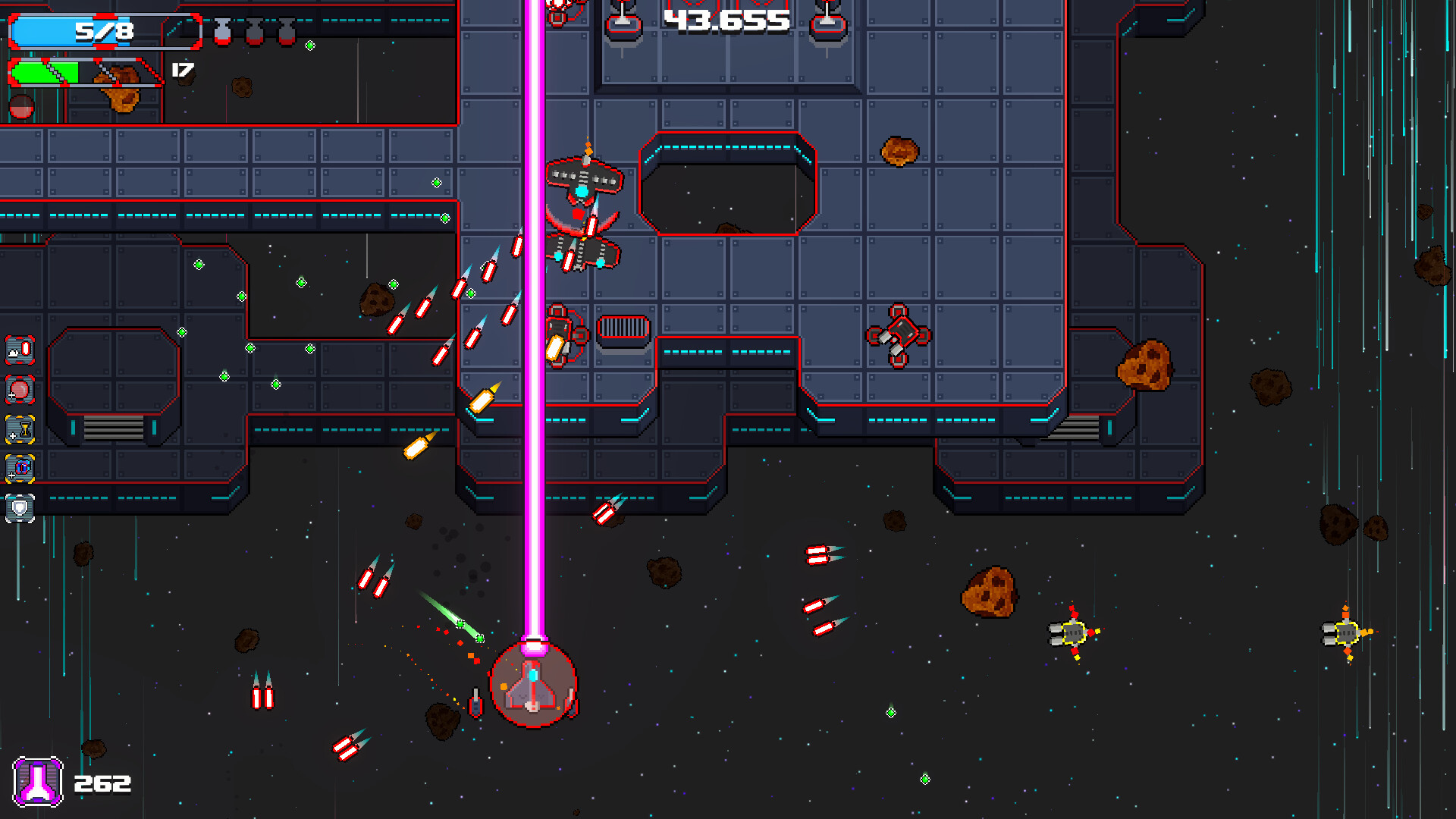Viewport: 1456px width, 819px height.
Task: Activate the red orb ability icon
Action: 20,389
